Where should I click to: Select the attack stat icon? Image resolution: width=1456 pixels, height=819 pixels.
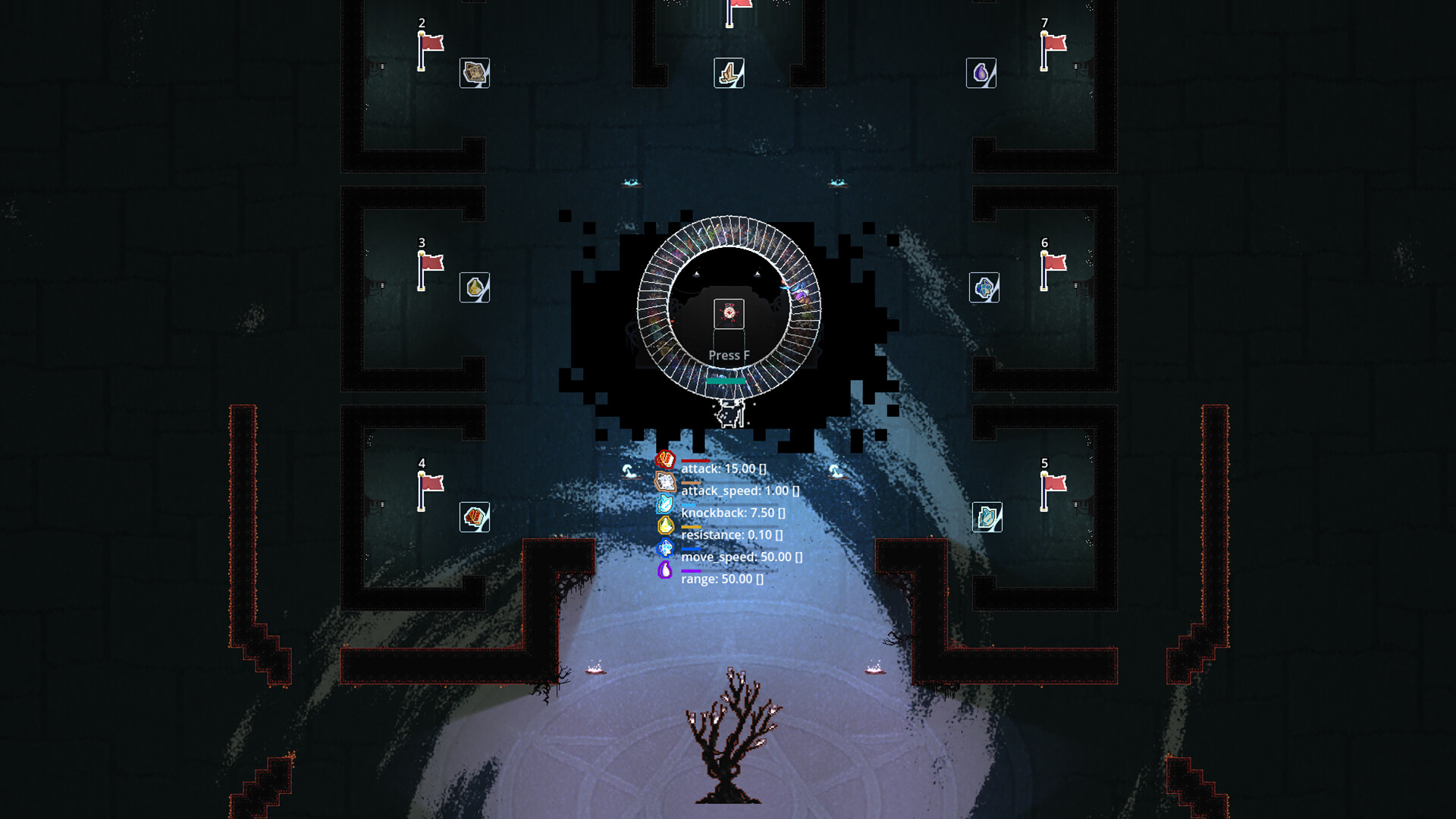pos(666,459)
